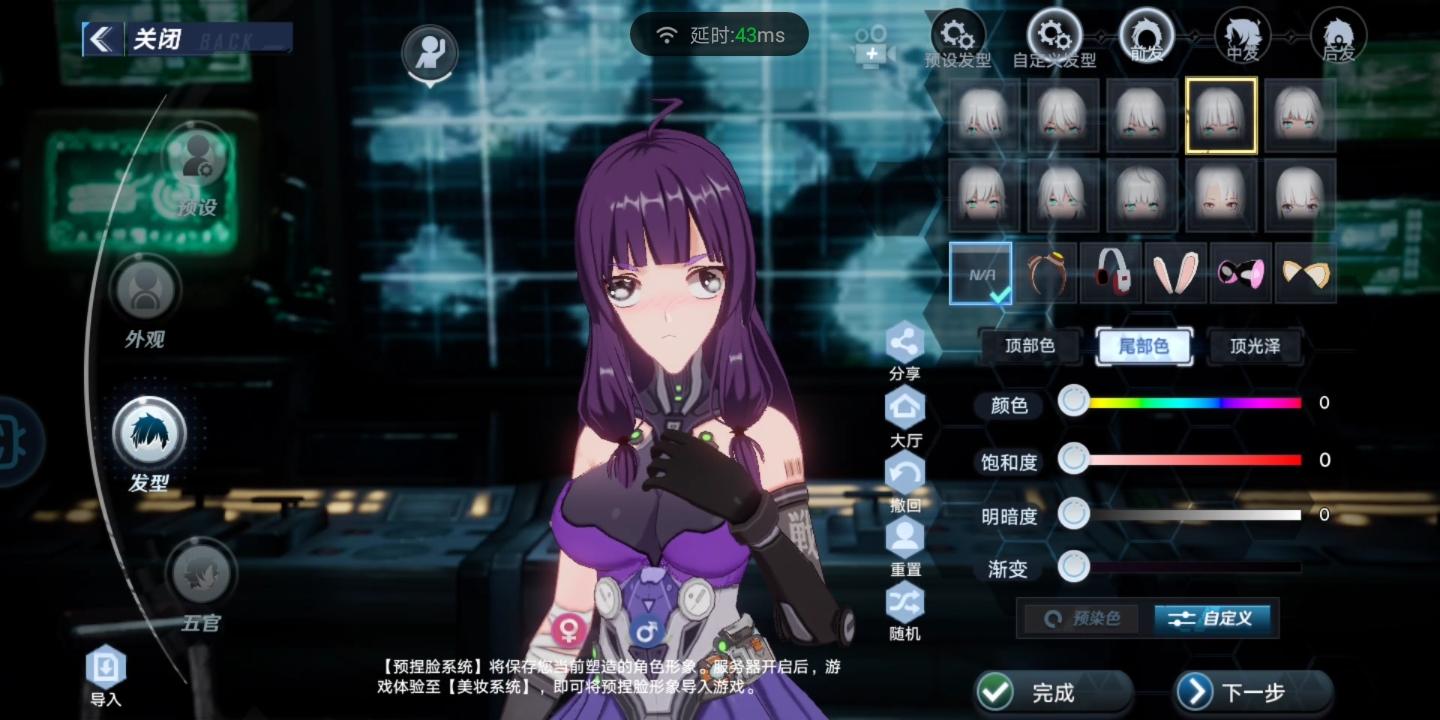Click the pose camera icon near the top
Image resolution: width=1440 pixels, height=720 pixels.
[429, 54]
